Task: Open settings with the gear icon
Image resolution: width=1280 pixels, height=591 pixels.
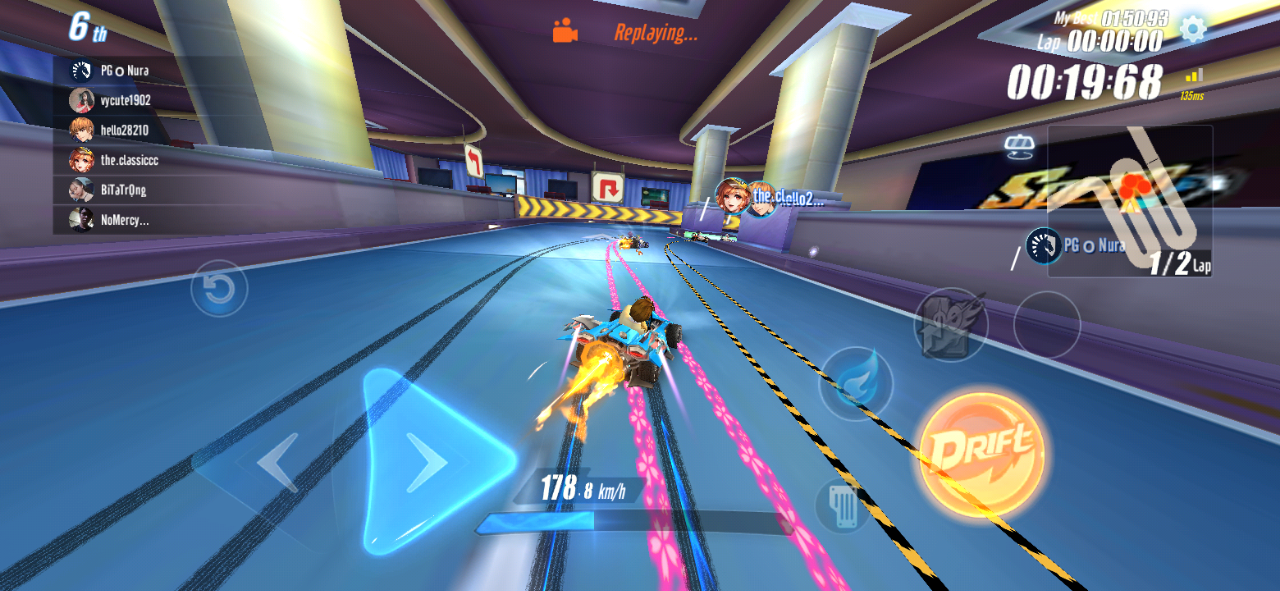Action: [x=1193, y=28]
